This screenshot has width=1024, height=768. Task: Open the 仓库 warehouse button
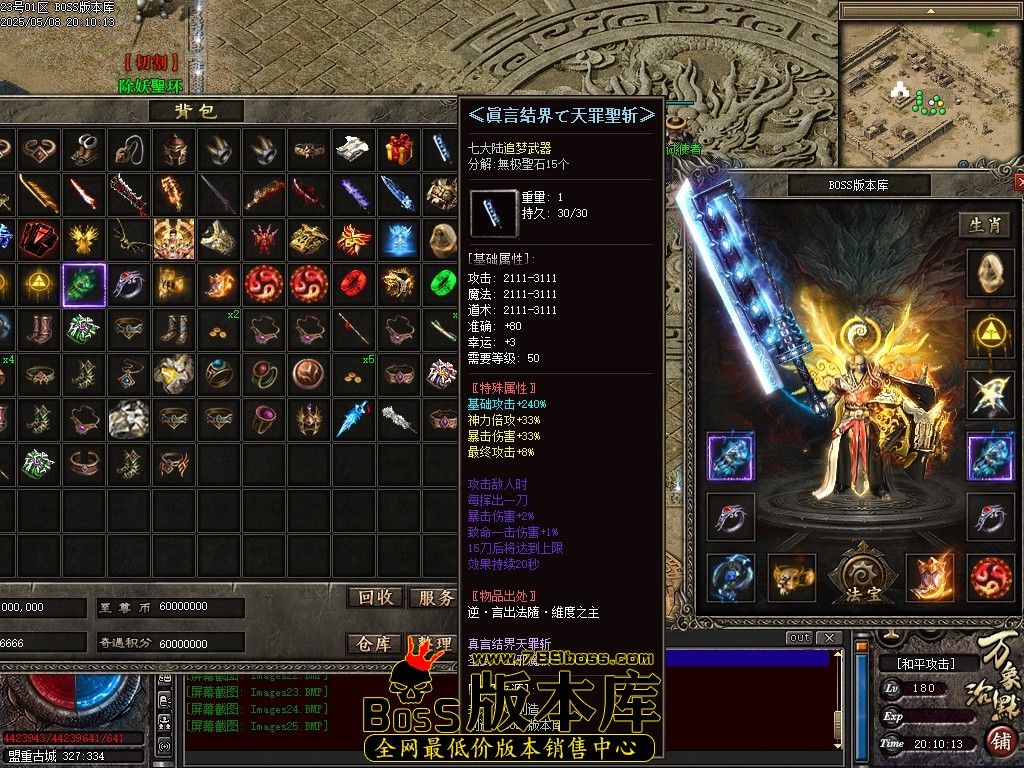[x=375, y=643]
